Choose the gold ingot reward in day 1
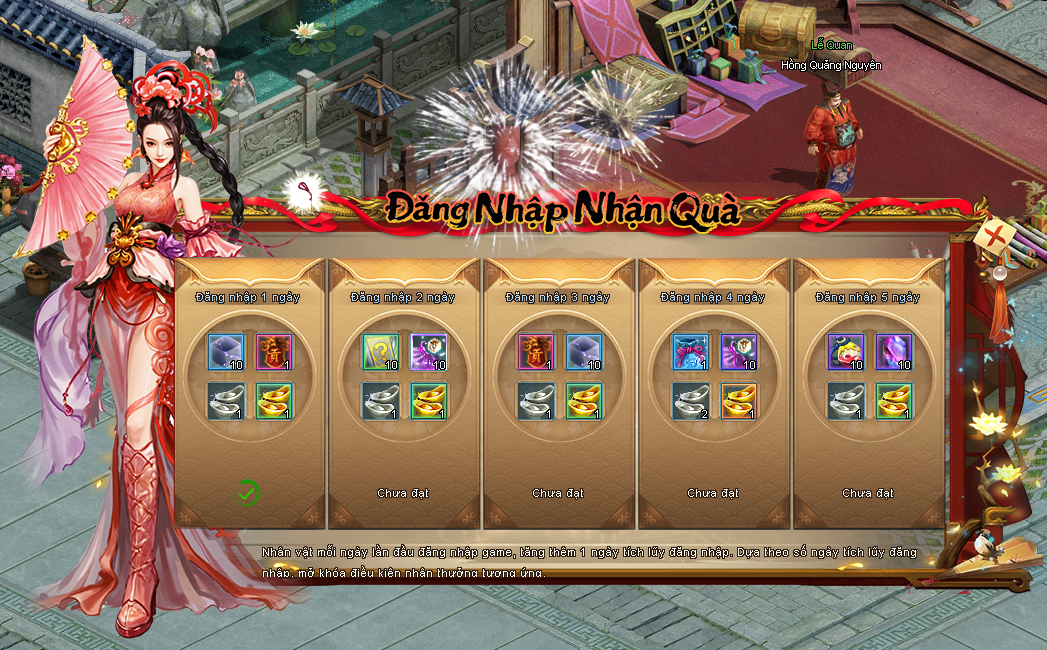1047x650 pixels. coord(274,400)
